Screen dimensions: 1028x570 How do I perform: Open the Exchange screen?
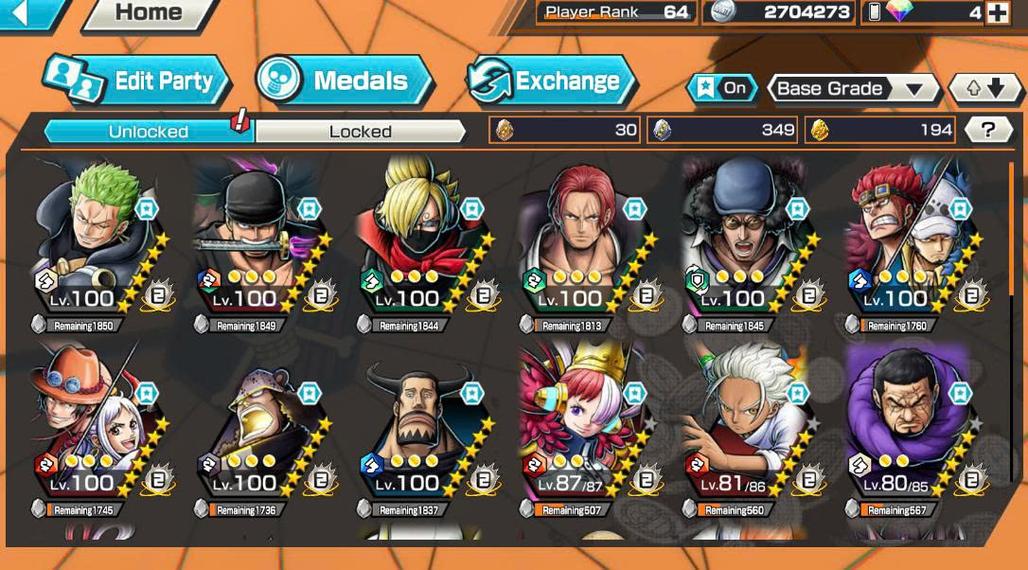pyautogui.click(x=552, y=81)
